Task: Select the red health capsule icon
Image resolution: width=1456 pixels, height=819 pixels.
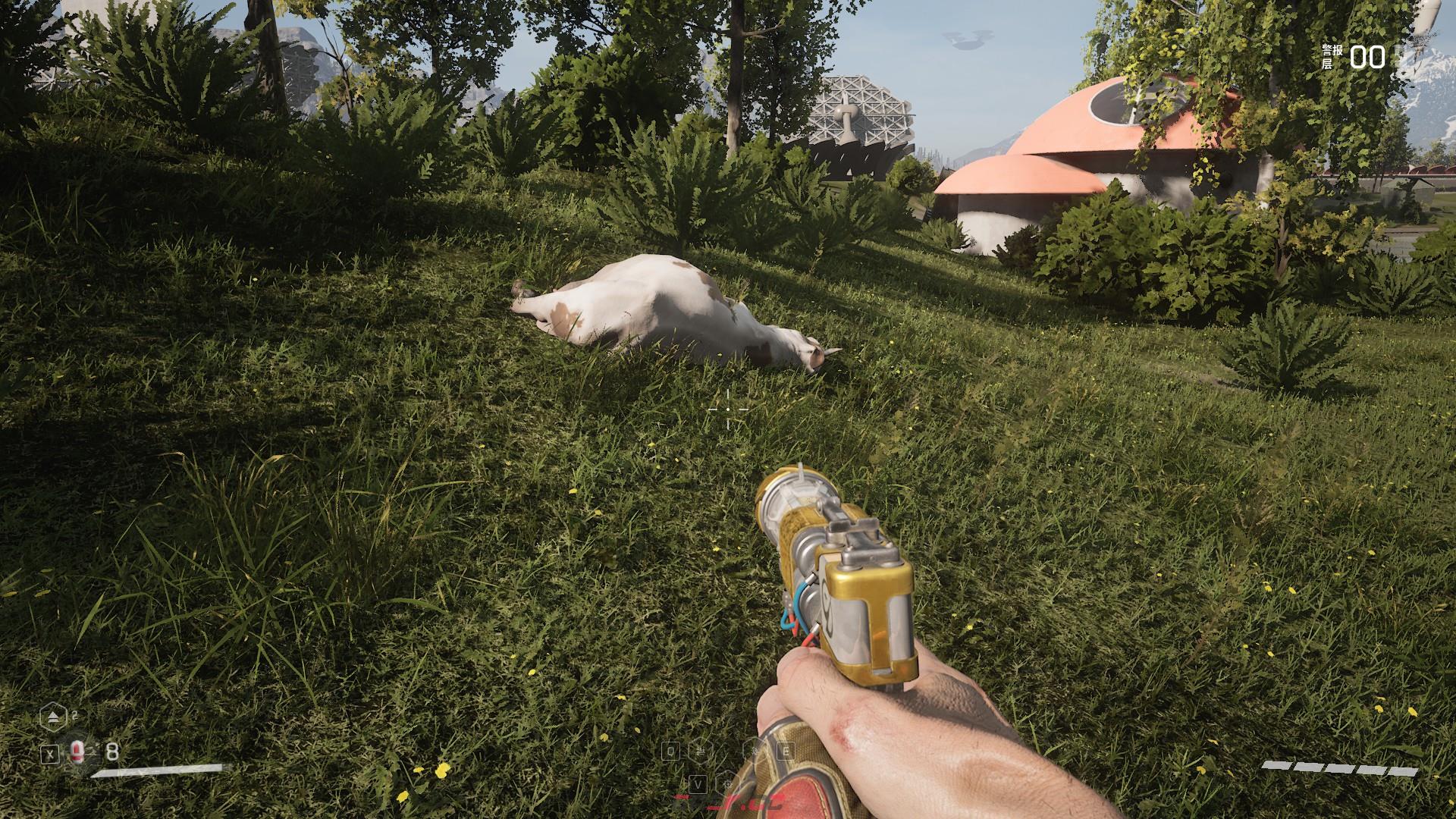Action: tap(77, 752)
